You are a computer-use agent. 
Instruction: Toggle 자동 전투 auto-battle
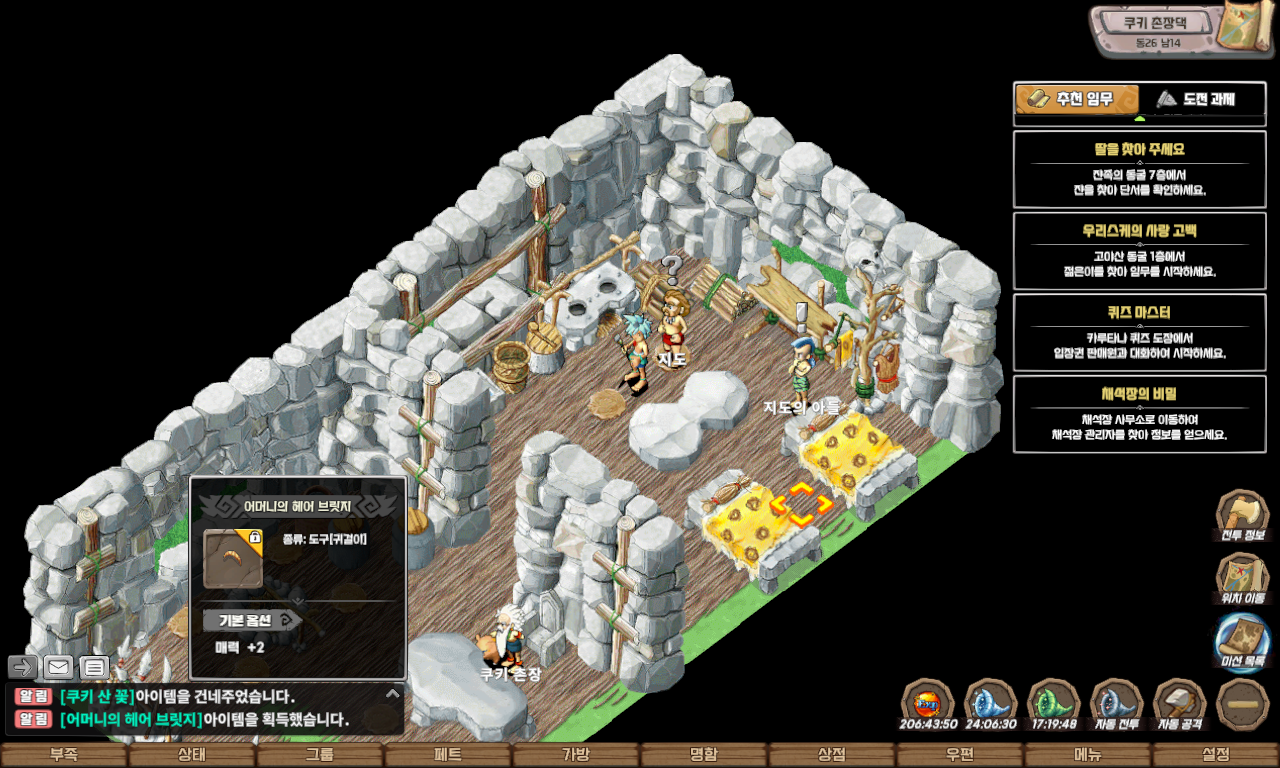click(1116, 702)
